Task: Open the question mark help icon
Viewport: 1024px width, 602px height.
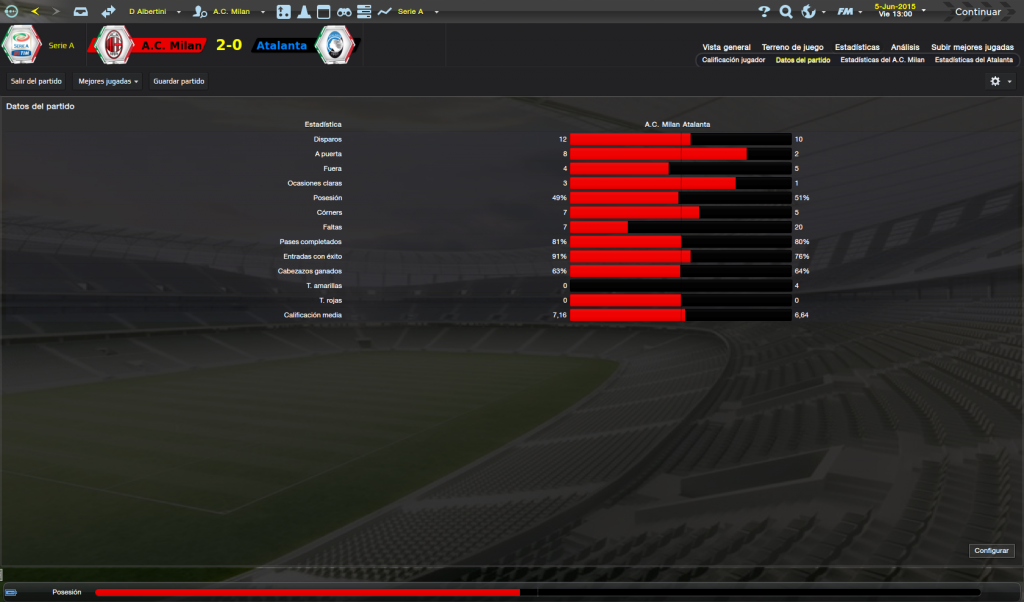Action: [x=764, y=12]
